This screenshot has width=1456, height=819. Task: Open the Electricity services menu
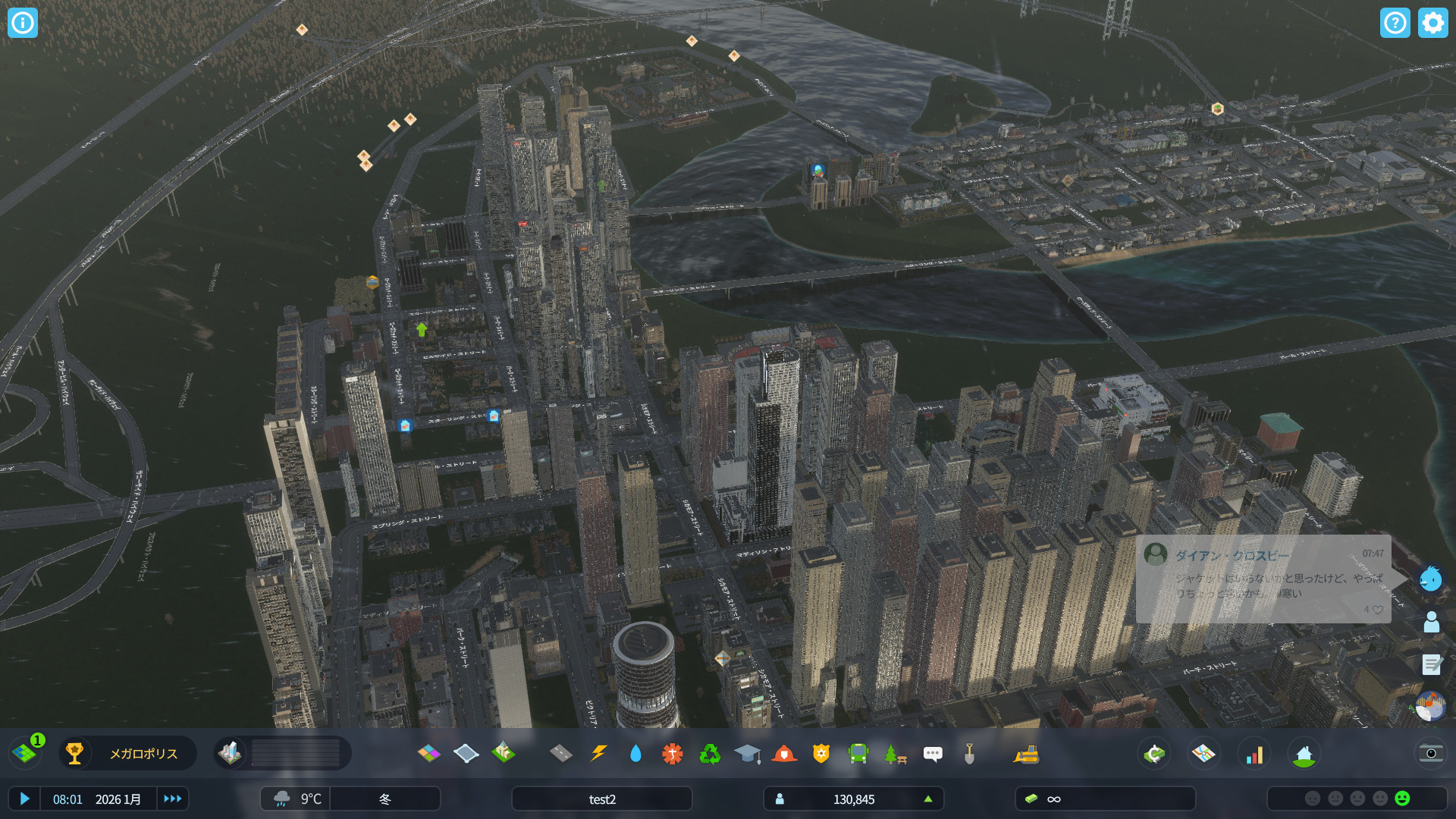click(598, 754)
